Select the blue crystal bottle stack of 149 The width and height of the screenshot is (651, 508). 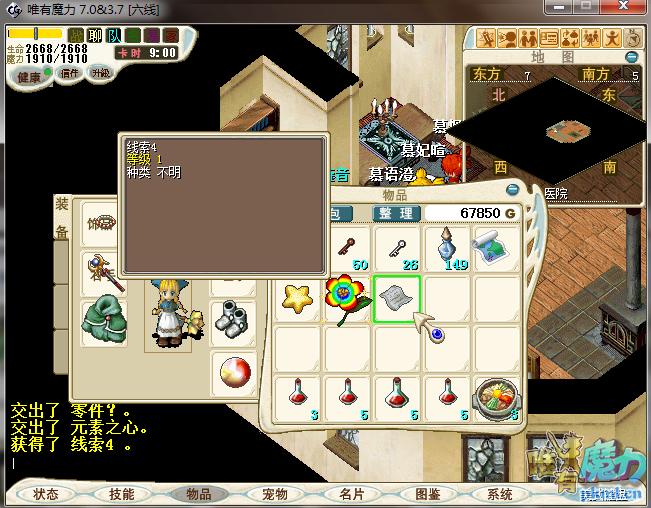(446, 248)
